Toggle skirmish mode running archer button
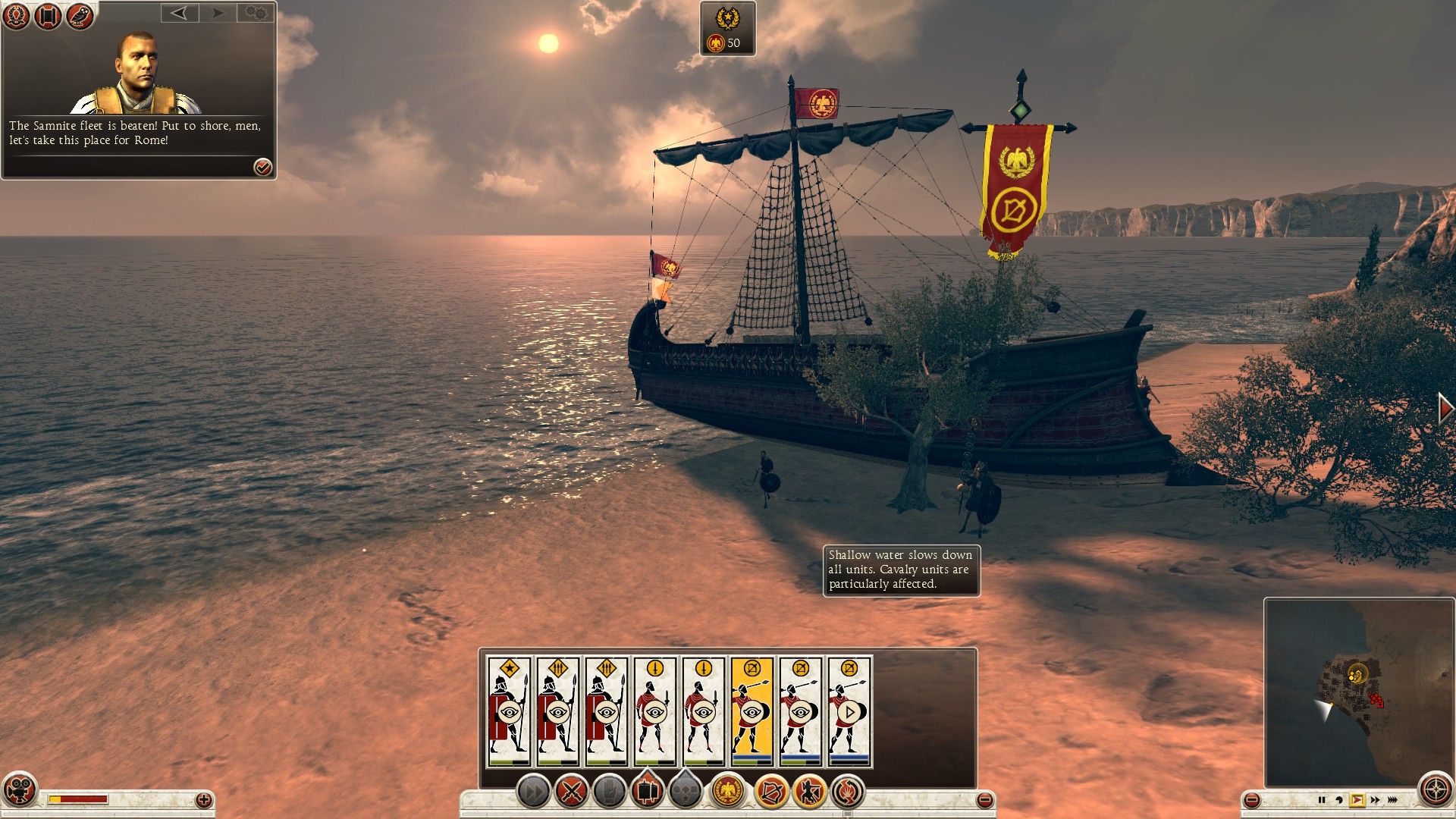Viewport: 1456px width, 819px height. (x=809, y=792)
